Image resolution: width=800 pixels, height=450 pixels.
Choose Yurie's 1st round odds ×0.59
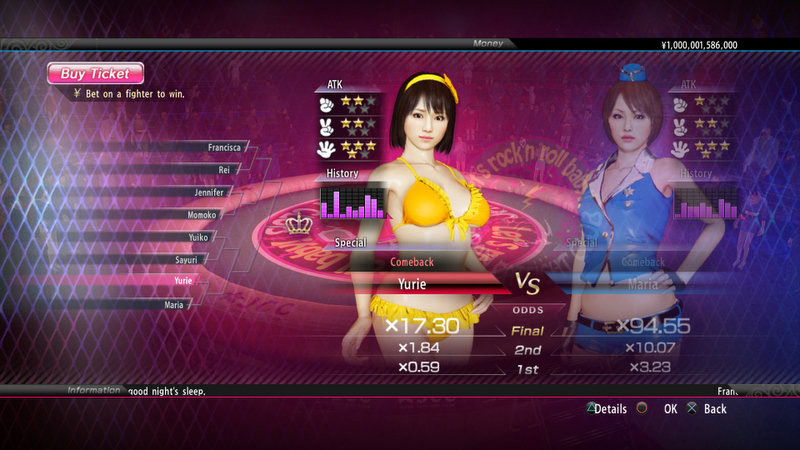point(422,367)
